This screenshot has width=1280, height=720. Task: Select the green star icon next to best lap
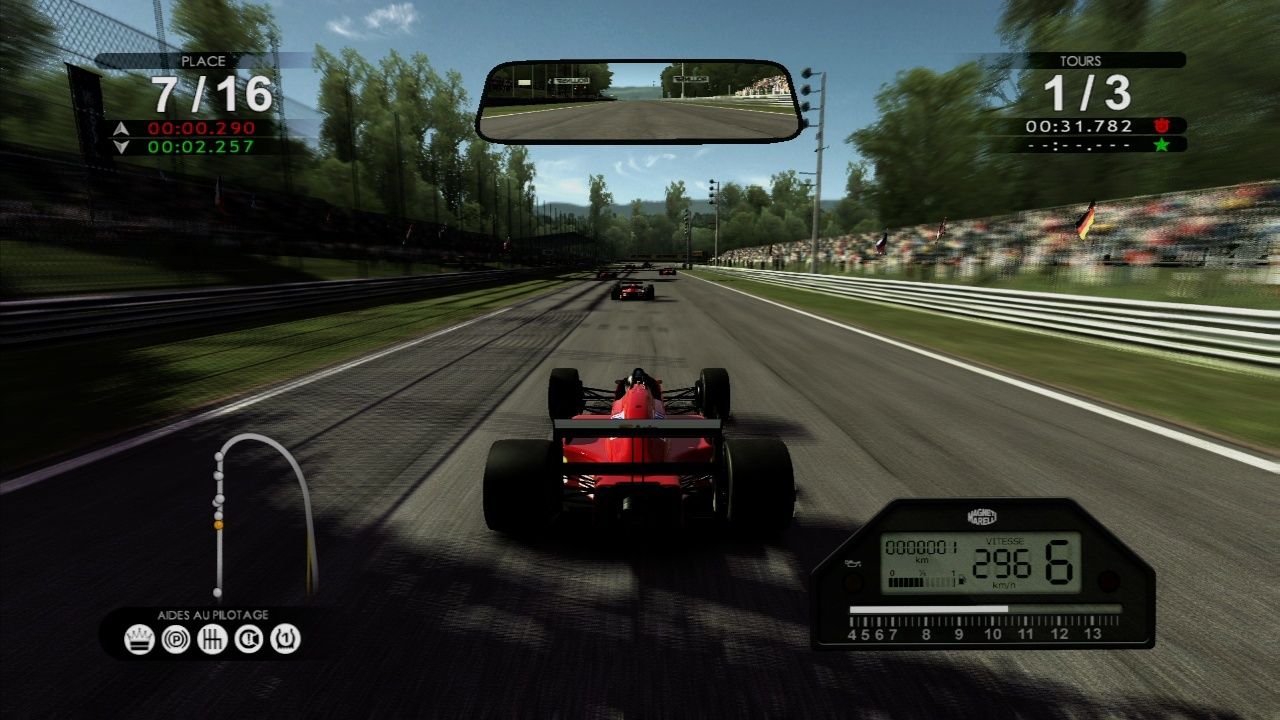pyautogui.click(x=1161, y=146)
